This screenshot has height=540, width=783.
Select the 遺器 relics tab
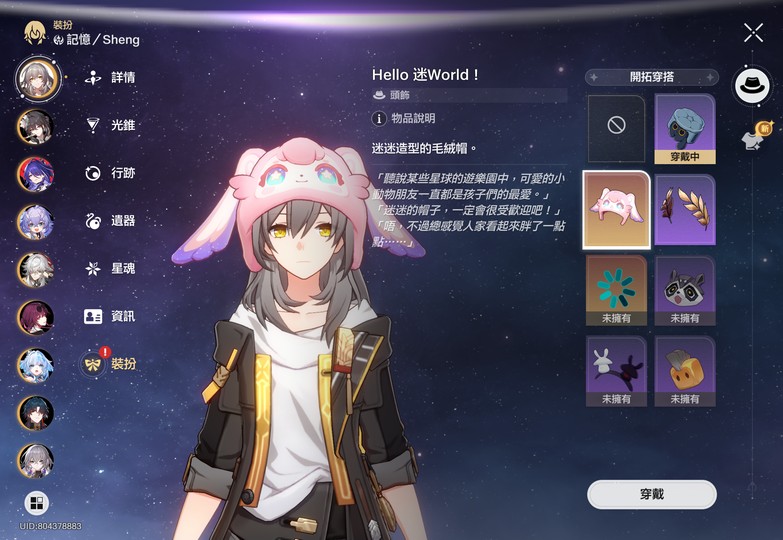click(111, 220)
